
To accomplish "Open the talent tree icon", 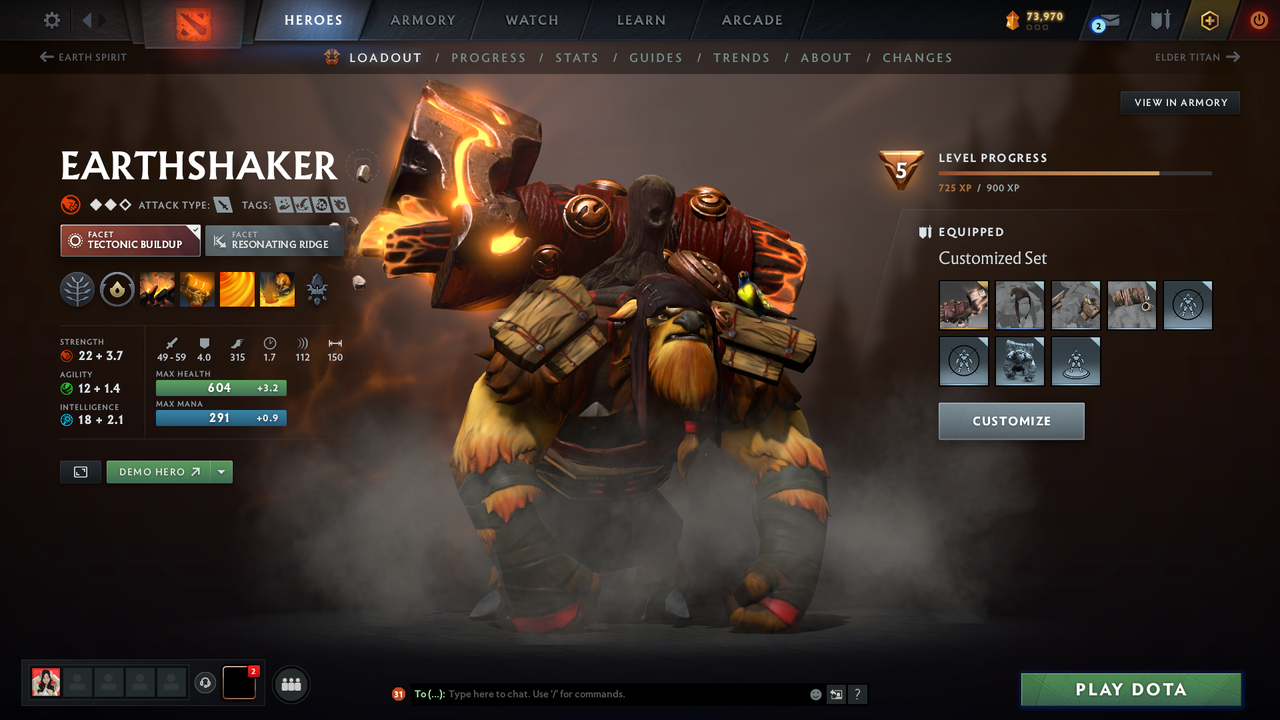I will [77, 290].
